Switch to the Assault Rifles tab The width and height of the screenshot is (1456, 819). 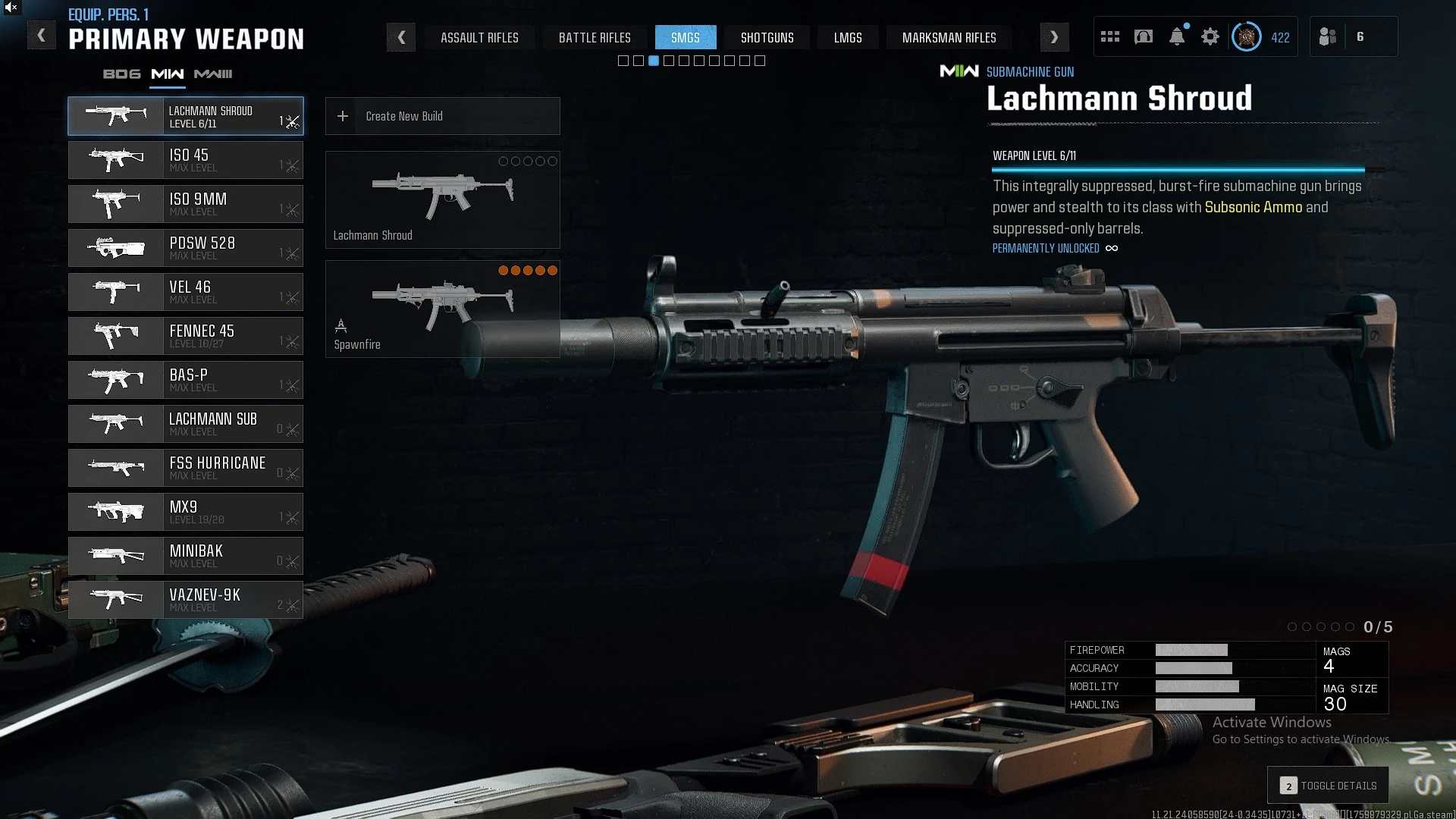(479, 37)
